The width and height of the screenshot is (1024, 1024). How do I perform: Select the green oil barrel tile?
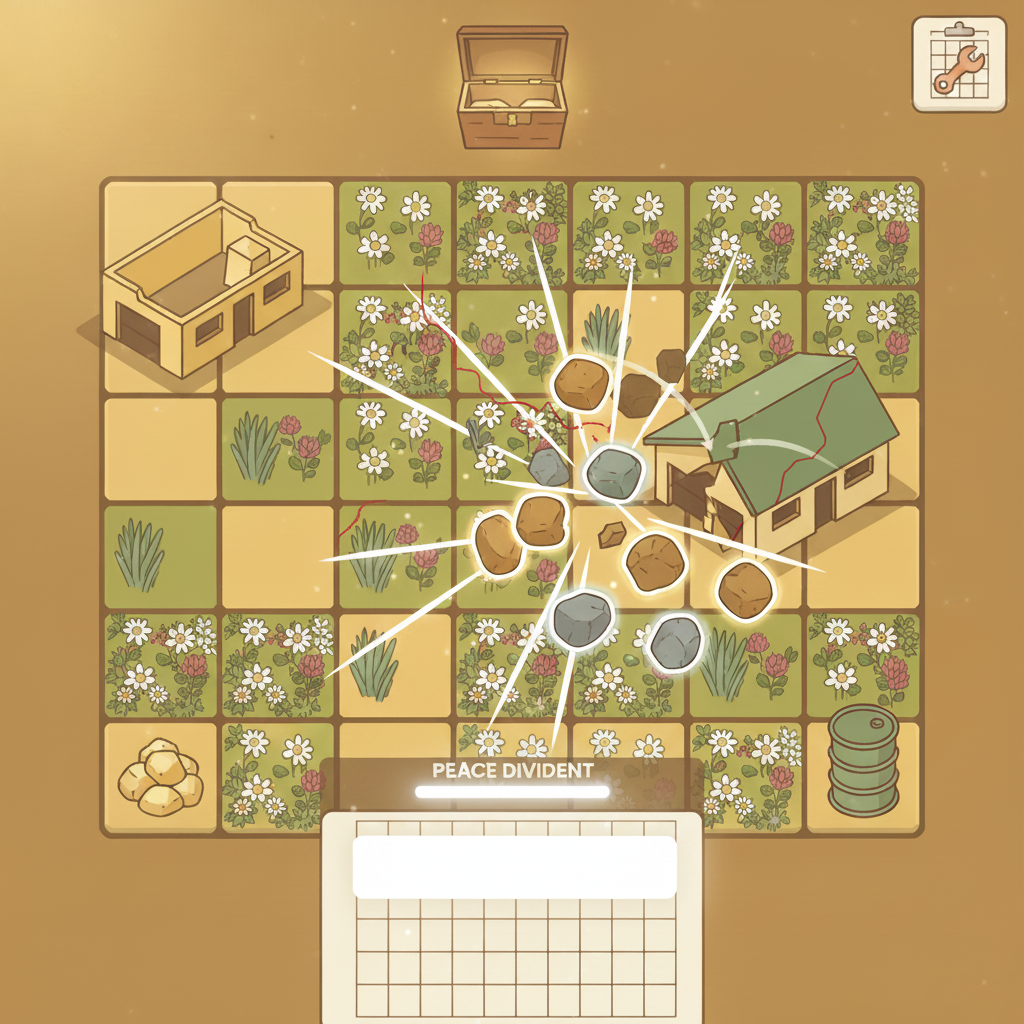click(x=864, y=758)
